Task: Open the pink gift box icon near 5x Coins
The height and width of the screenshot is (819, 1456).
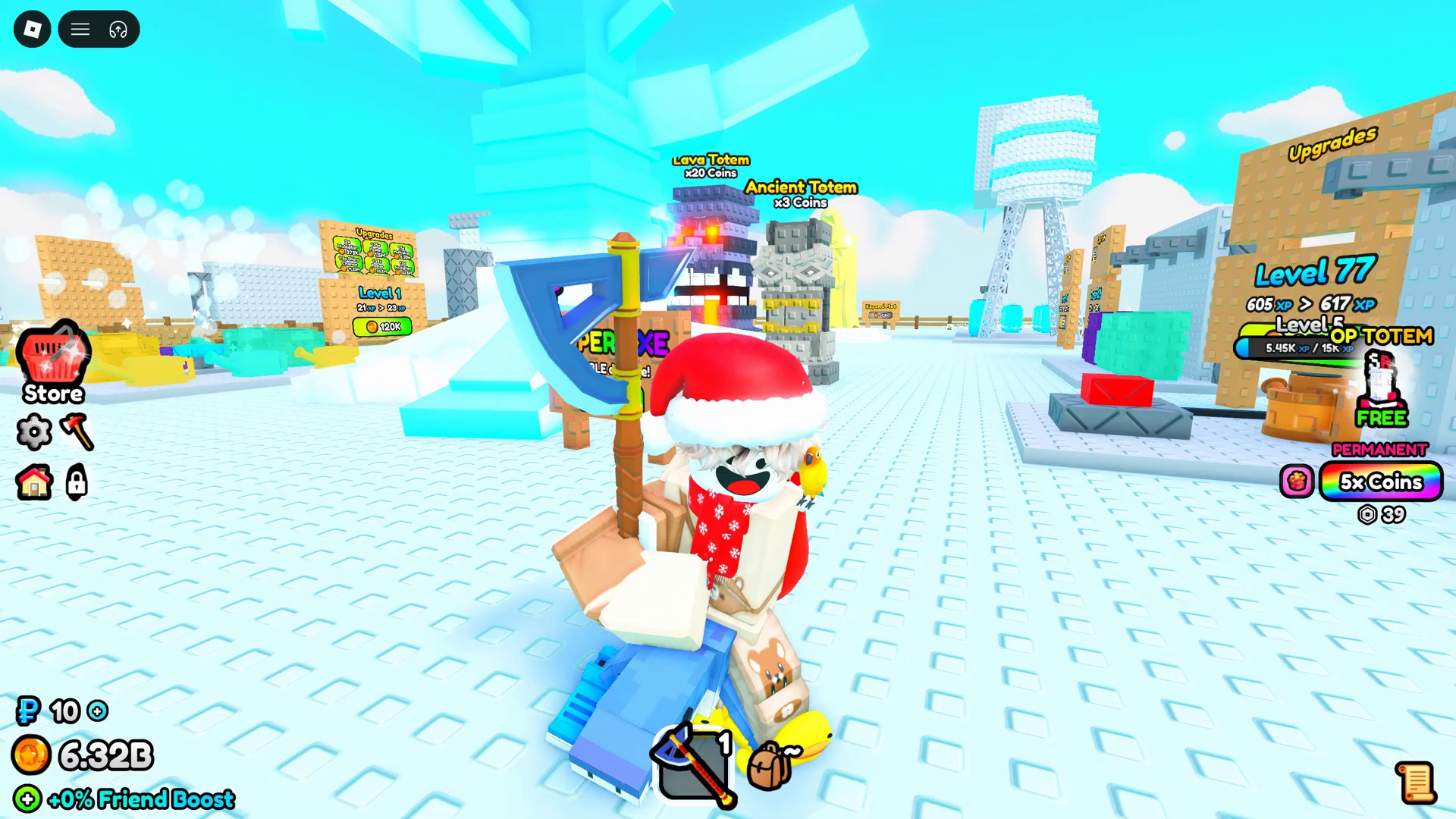Action: (x=1297, y=482)
